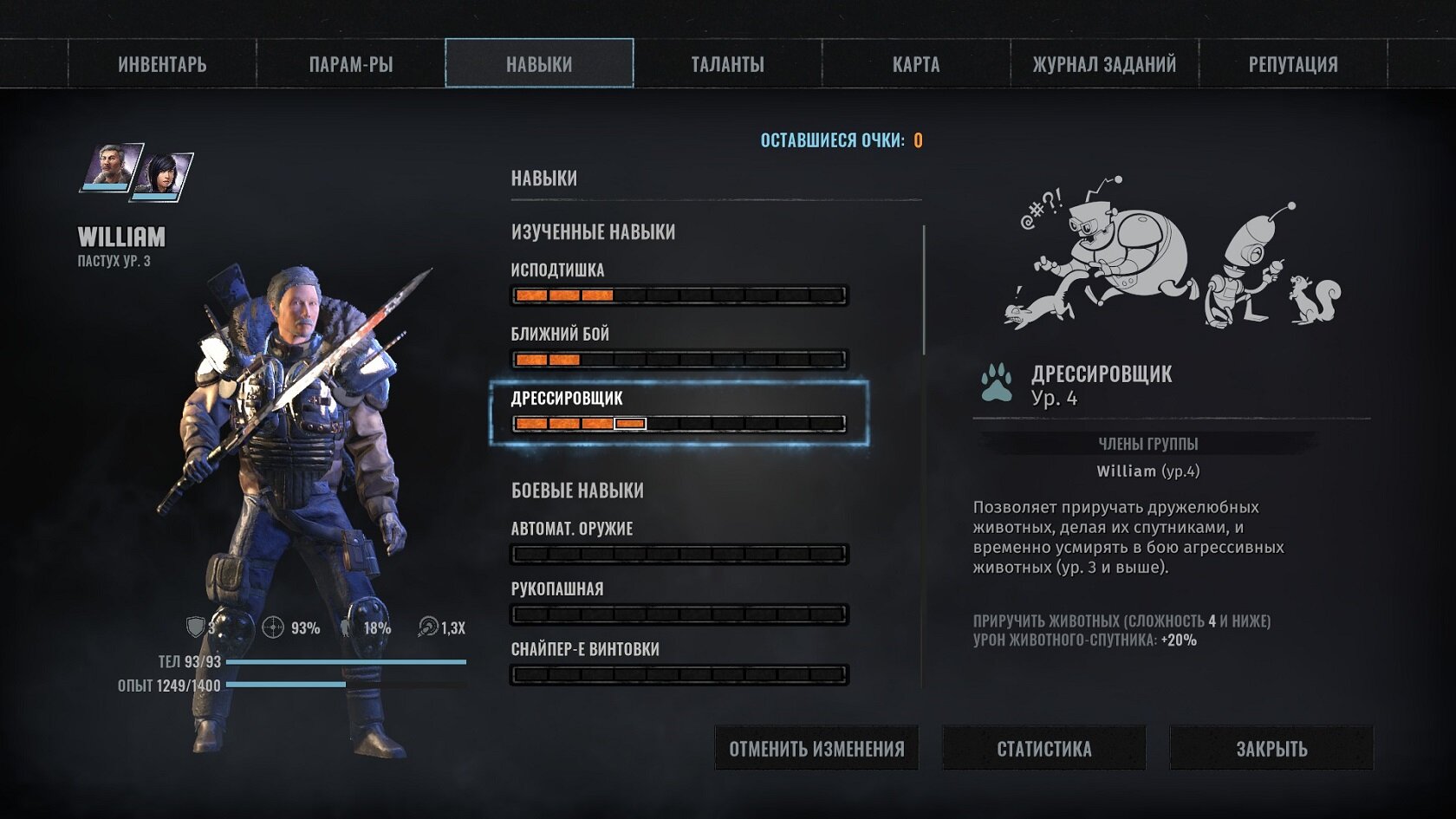This screenshot has height=819, width=1456.
Task: Choose the Ближний бой skill bar
Action: pyautogui.click(x=679, y=359)
